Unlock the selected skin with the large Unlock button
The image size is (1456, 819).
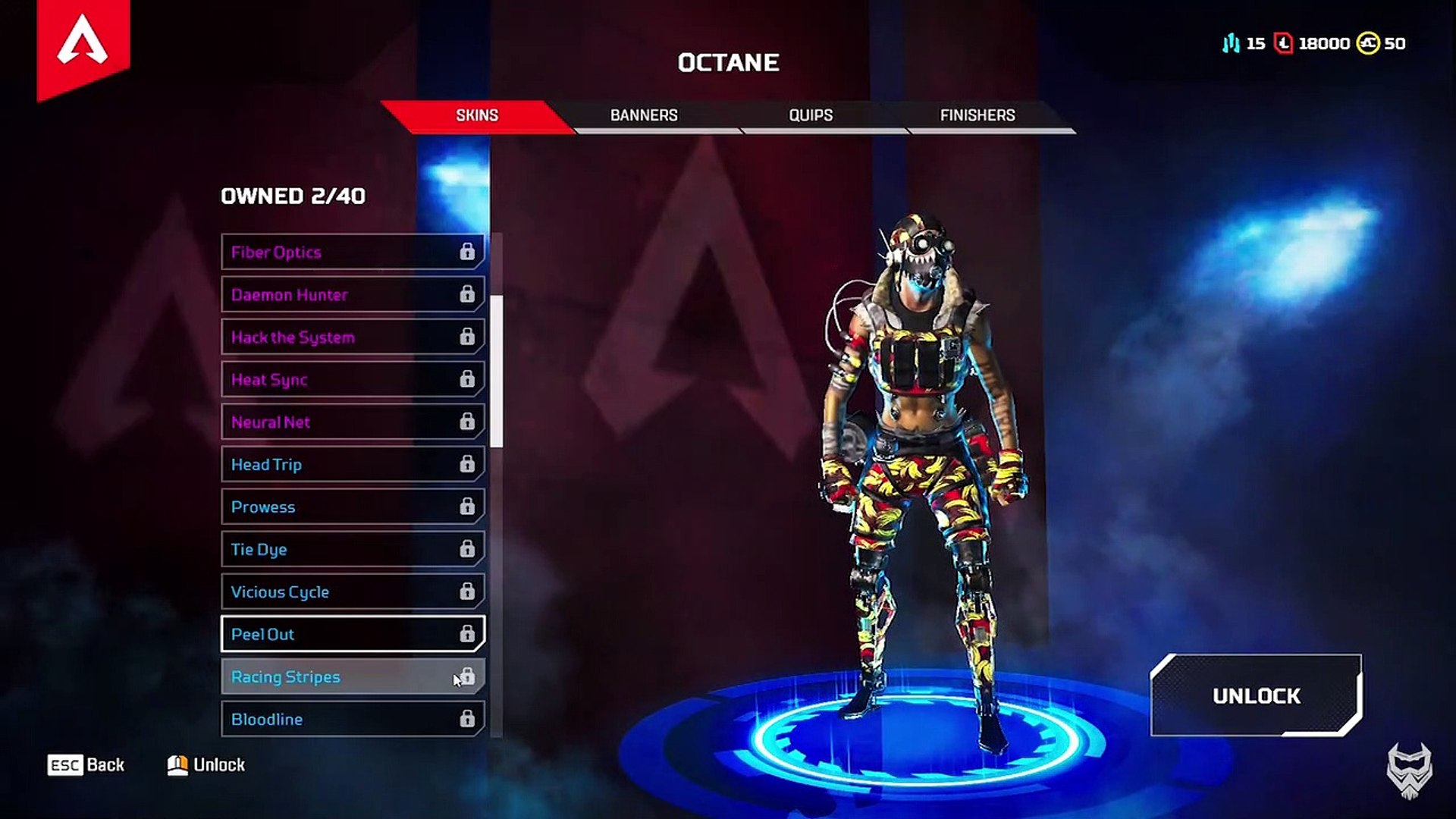point(1256,695)
